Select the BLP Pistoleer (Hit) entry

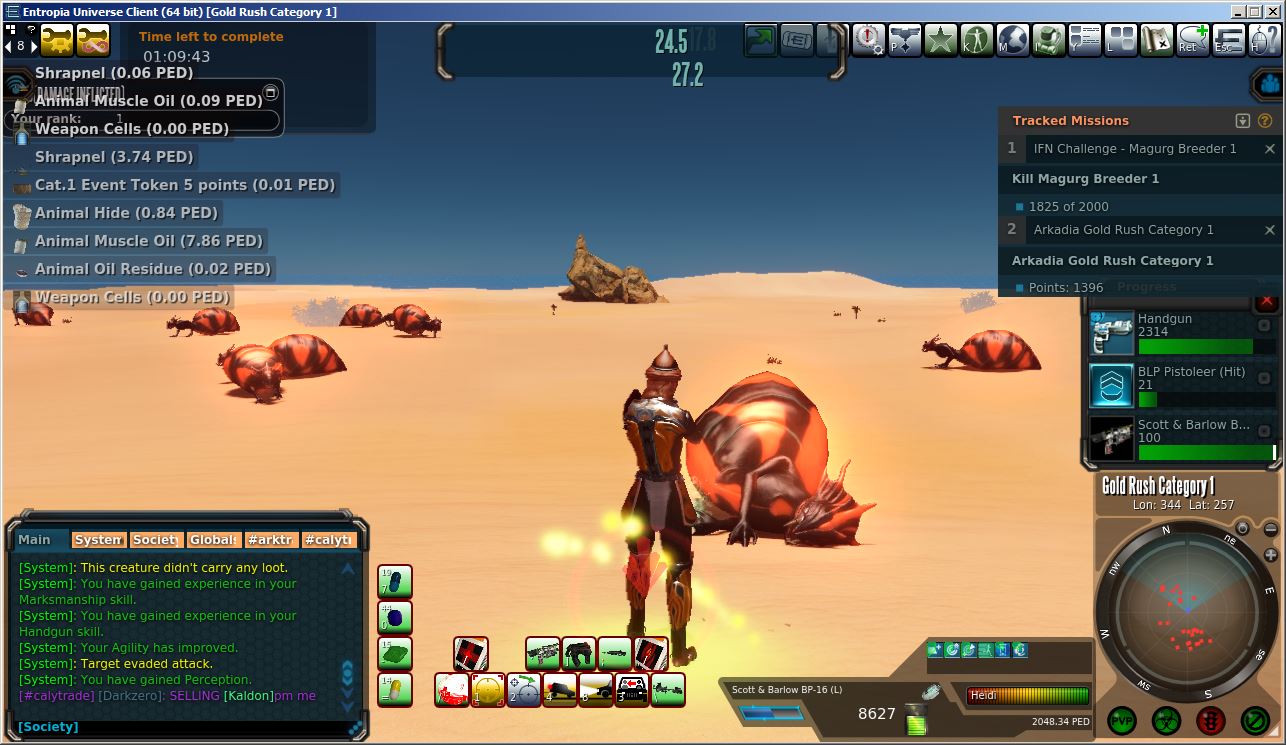click(x=1180, y=386)
